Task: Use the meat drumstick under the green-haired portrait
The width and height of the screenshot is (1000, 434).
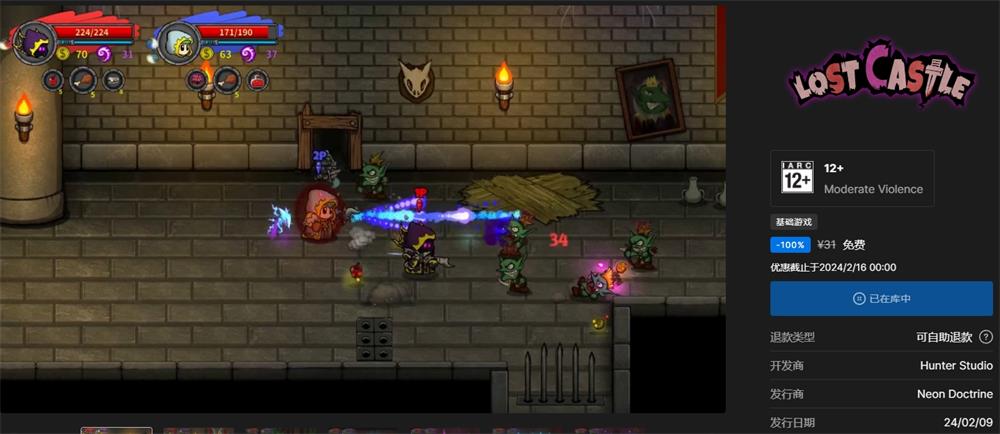Action: tap(227, 80)
